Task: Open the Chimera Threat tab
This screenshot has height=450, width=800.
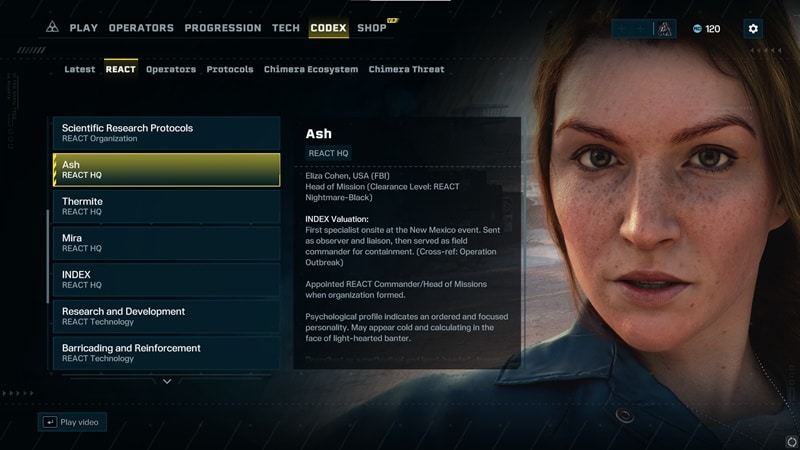Action: (x=406, y=70)
